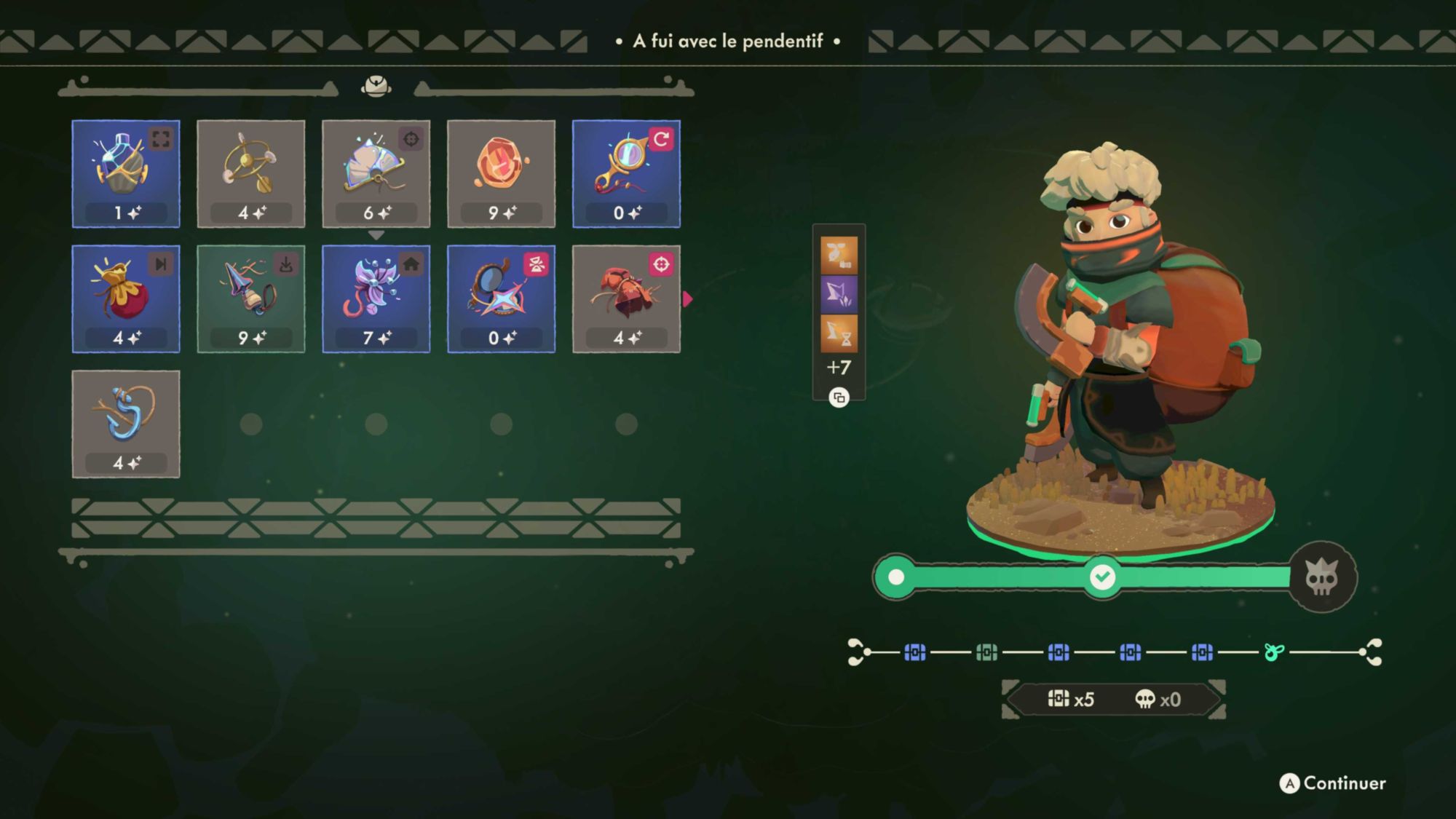1456x819 pixels.
Task: Pick the spearhead pendant relic
Action: point(251,299)
